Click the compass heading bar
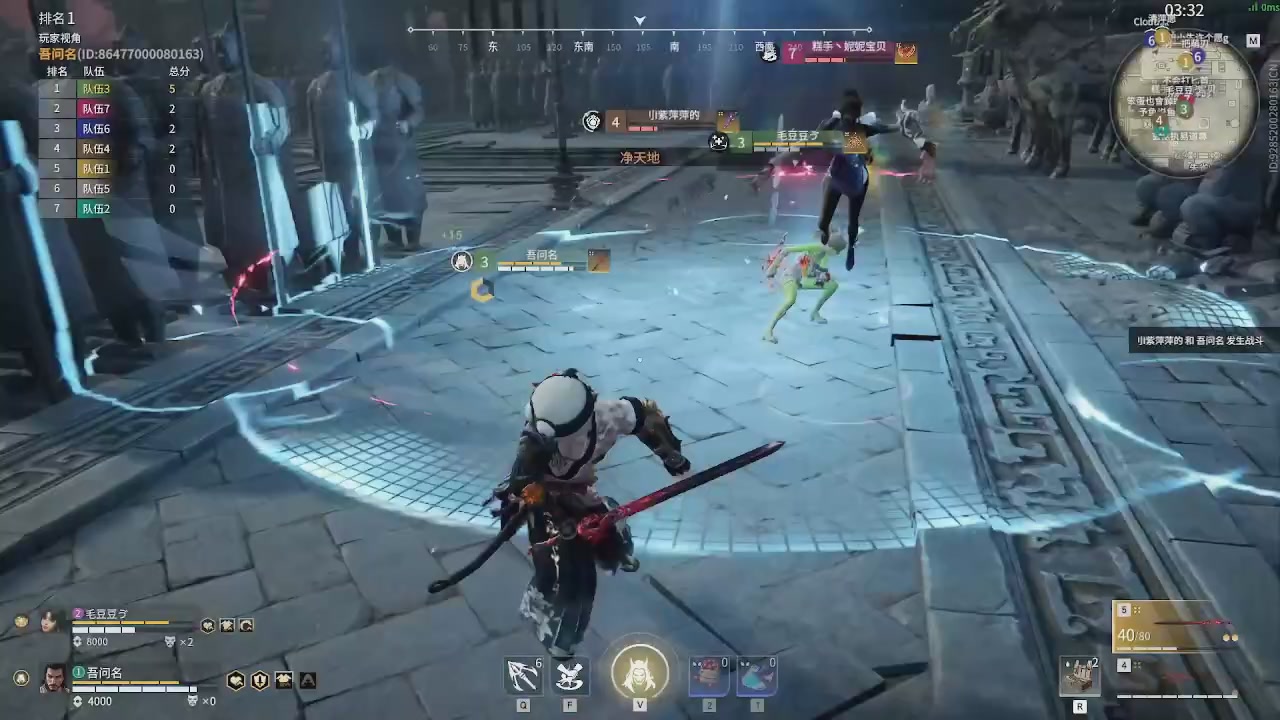 [x=640, y=40]
